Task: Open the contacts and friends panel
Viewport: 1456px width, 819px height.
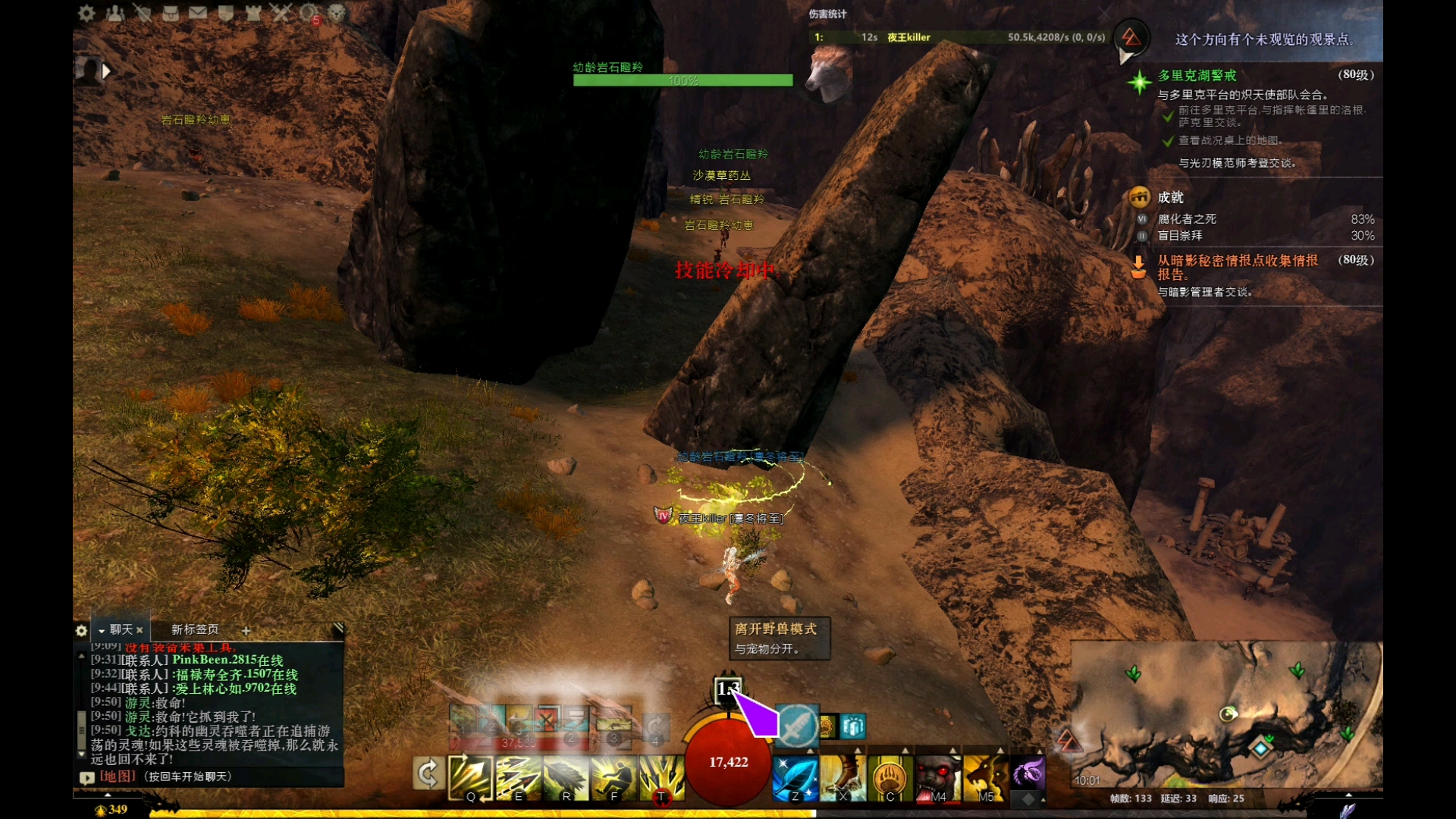Action: (115, 13)
